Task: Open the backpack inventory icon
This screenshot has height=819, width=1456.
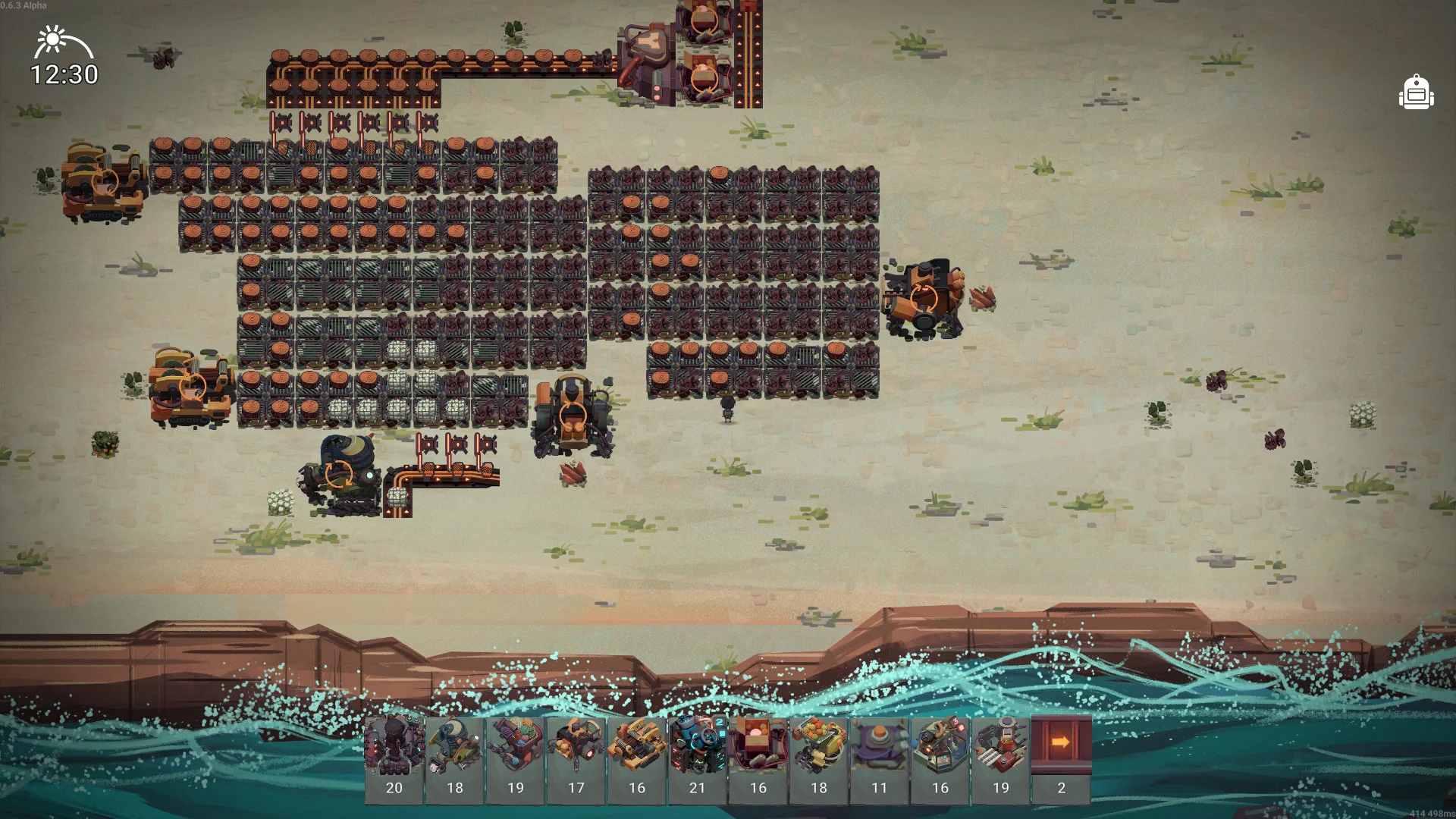Action: point(1416,93)
